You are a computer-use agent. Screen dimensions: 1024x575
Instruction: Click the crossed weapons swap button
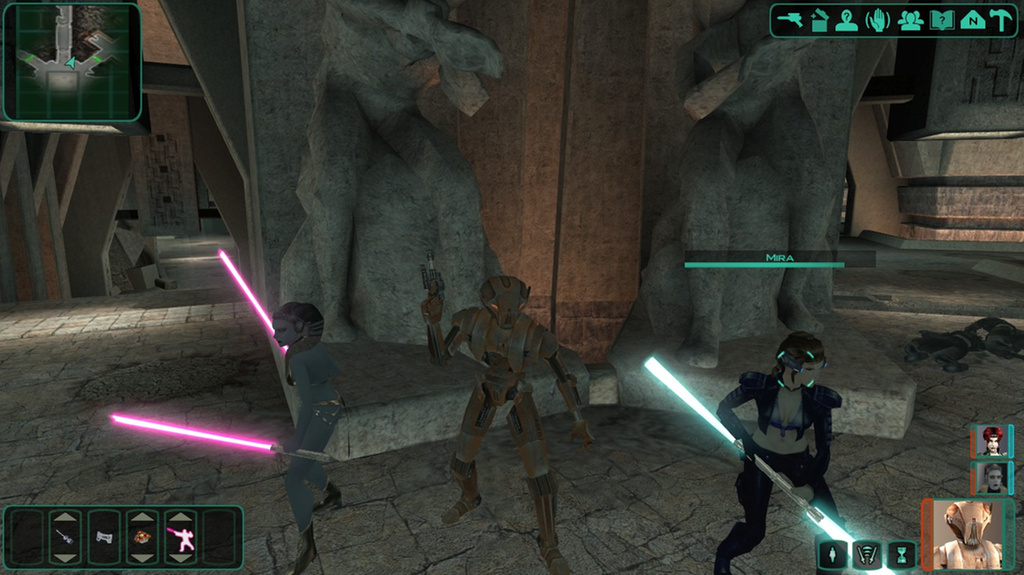[x=867, y=554]
